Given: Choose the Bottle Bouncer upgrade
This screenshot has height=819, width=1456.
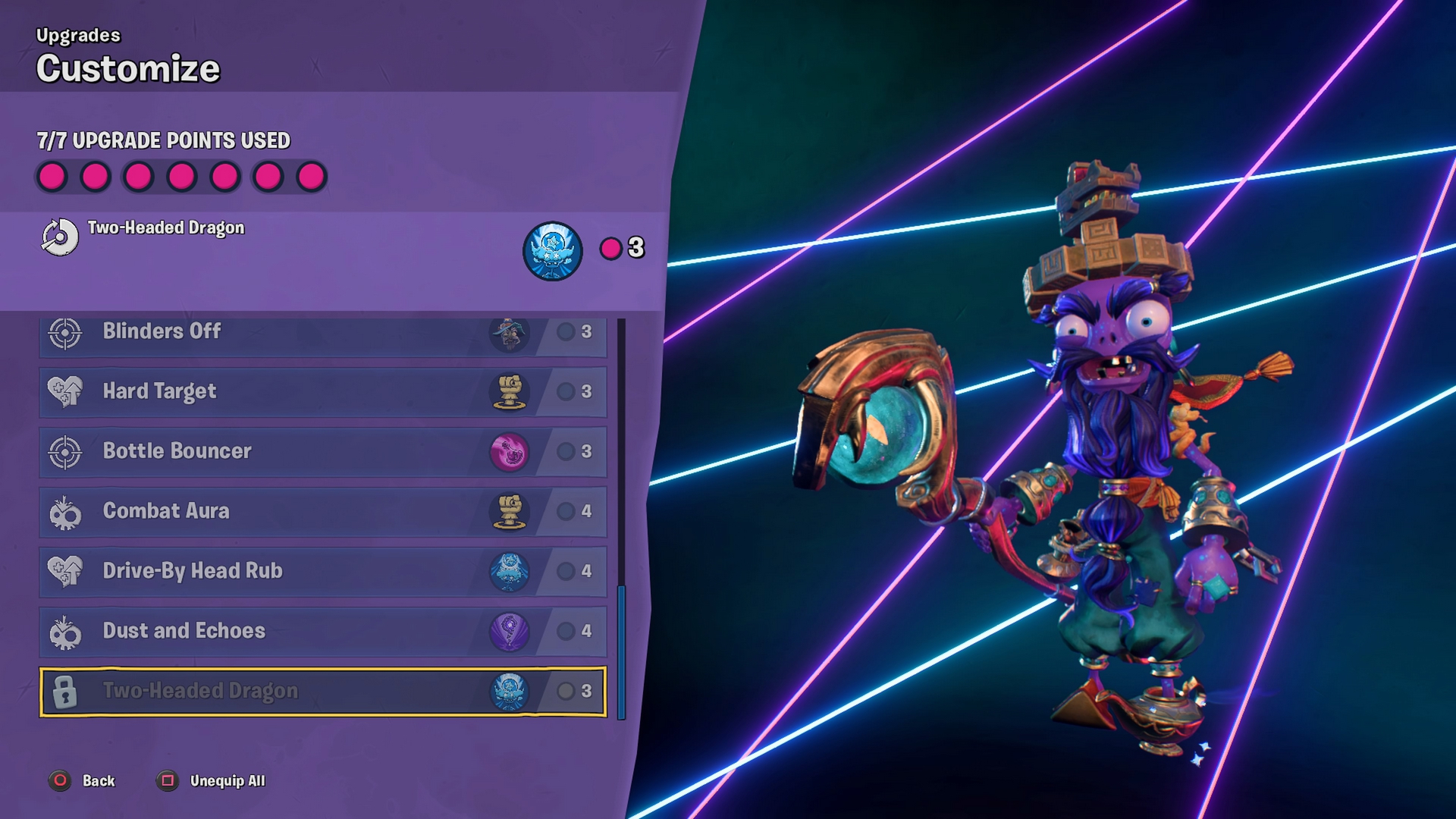Looking at the screenshot, I should point(322,451).
